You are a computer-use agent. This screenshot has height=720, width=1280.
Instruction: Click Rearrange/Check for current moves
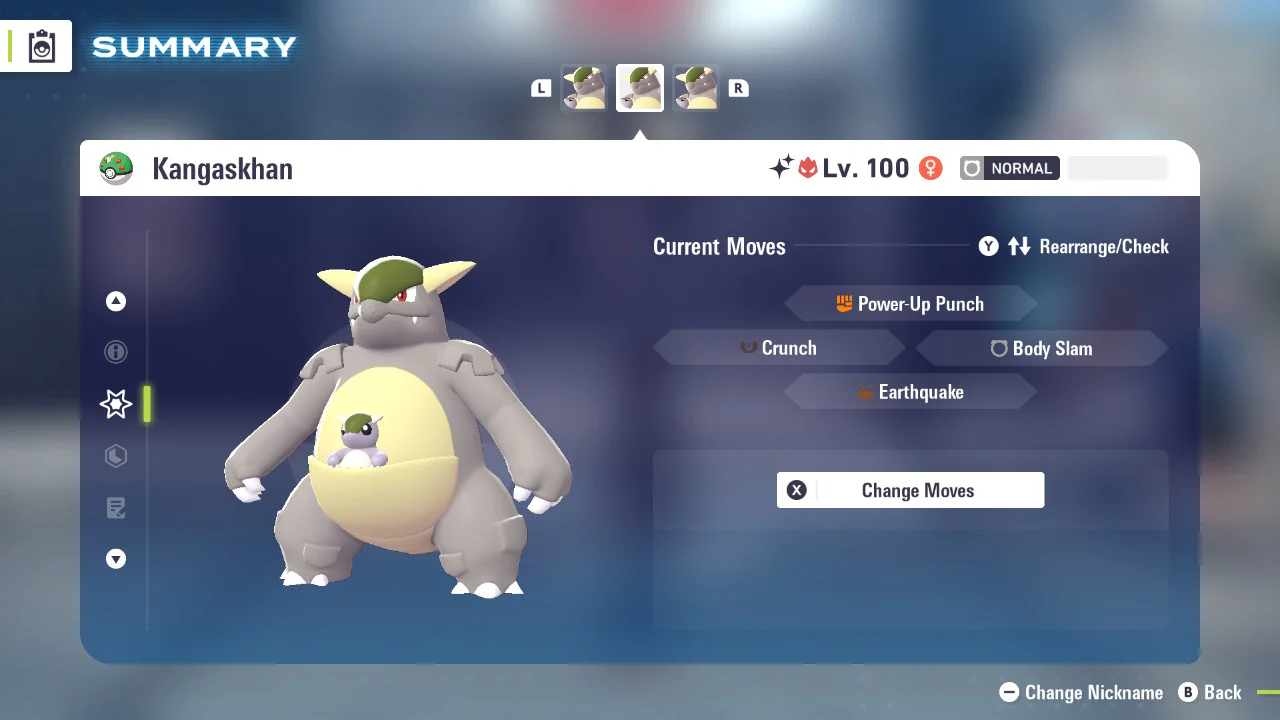click(1074, 246)
